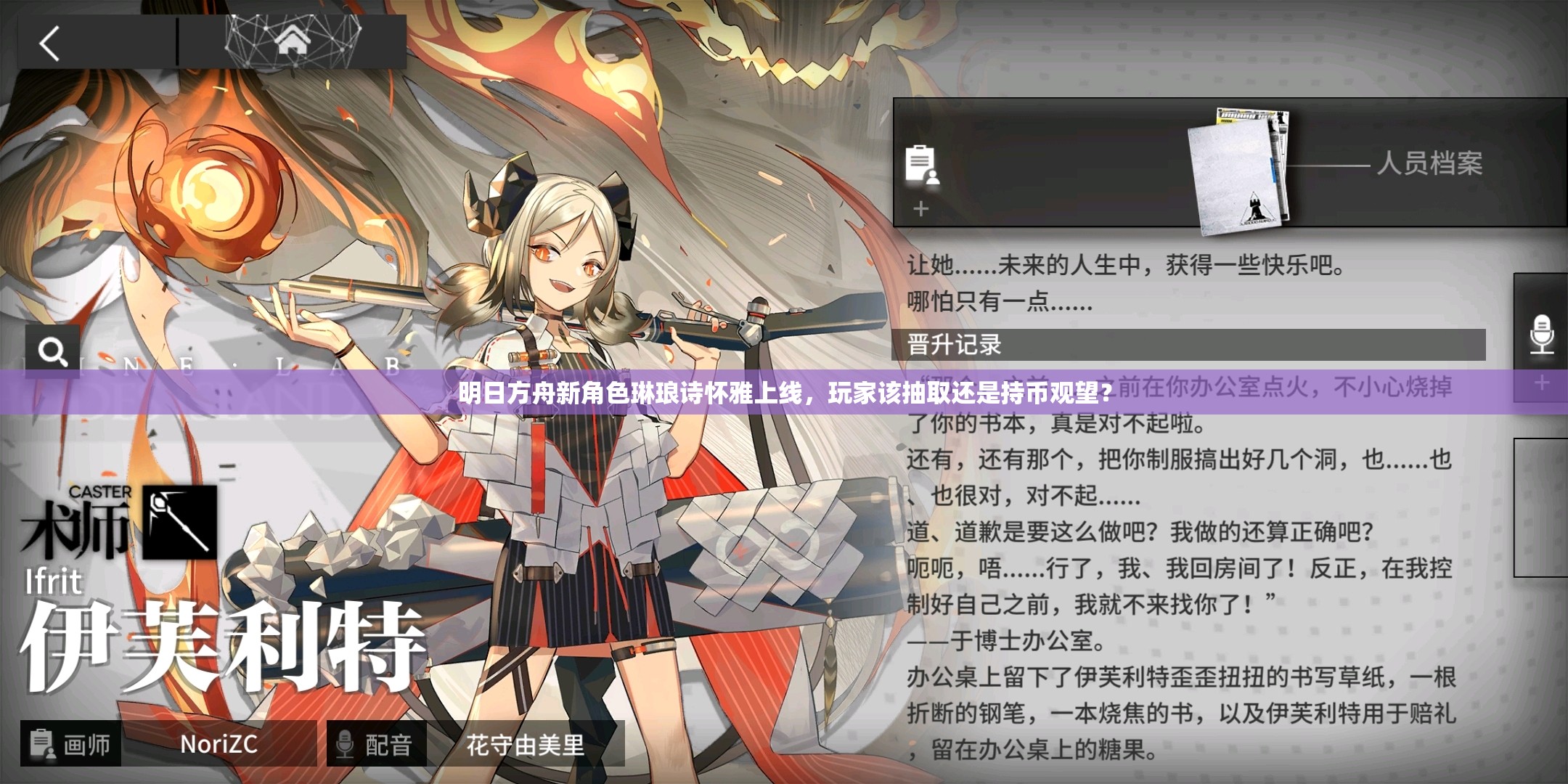Open the search magnifier icon on the left

53,351
